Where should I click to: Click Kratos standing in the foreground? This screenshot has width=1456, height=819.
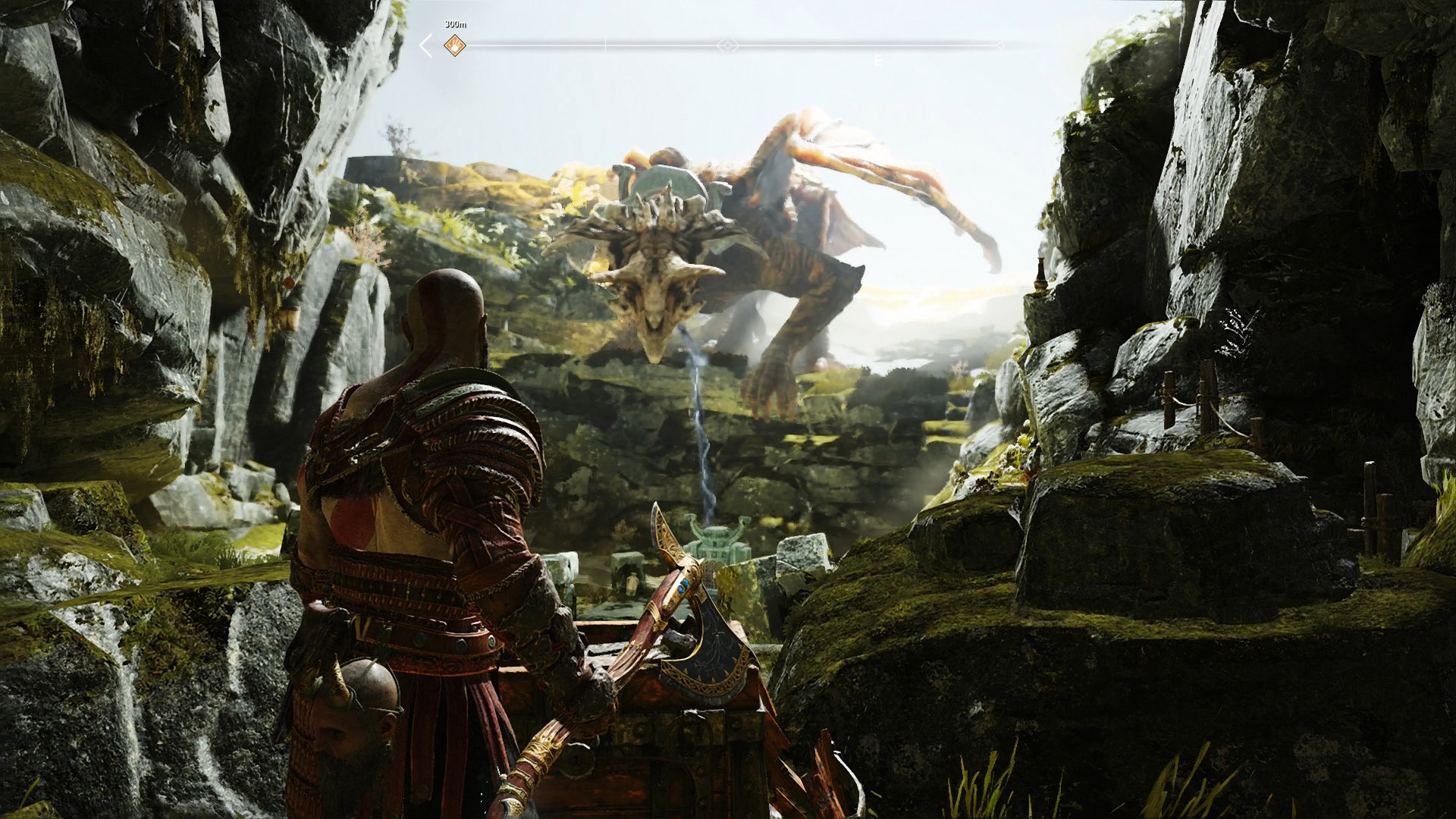[x=425, y=493]
